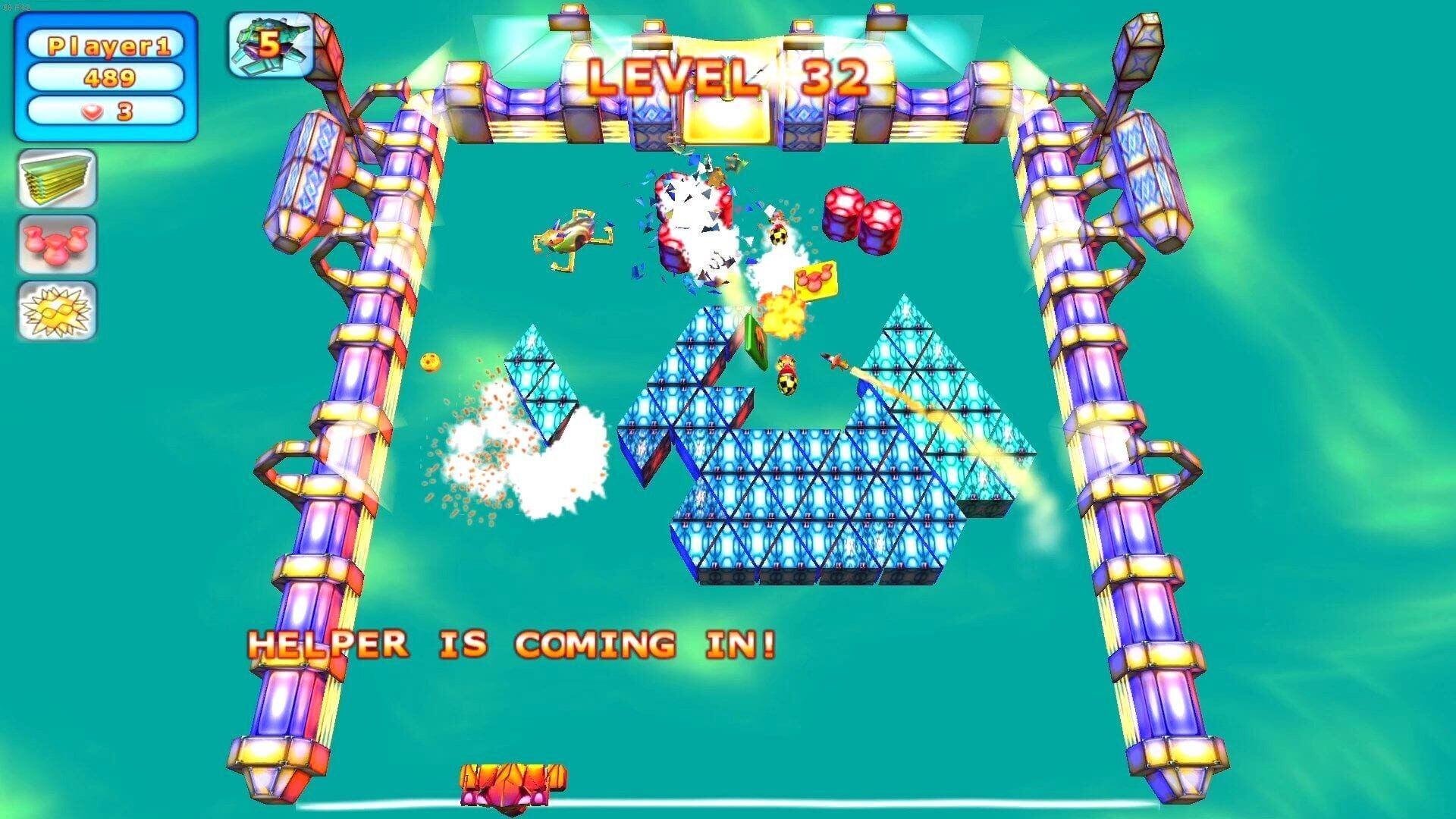Click the heart icon next to the 3

91,111
